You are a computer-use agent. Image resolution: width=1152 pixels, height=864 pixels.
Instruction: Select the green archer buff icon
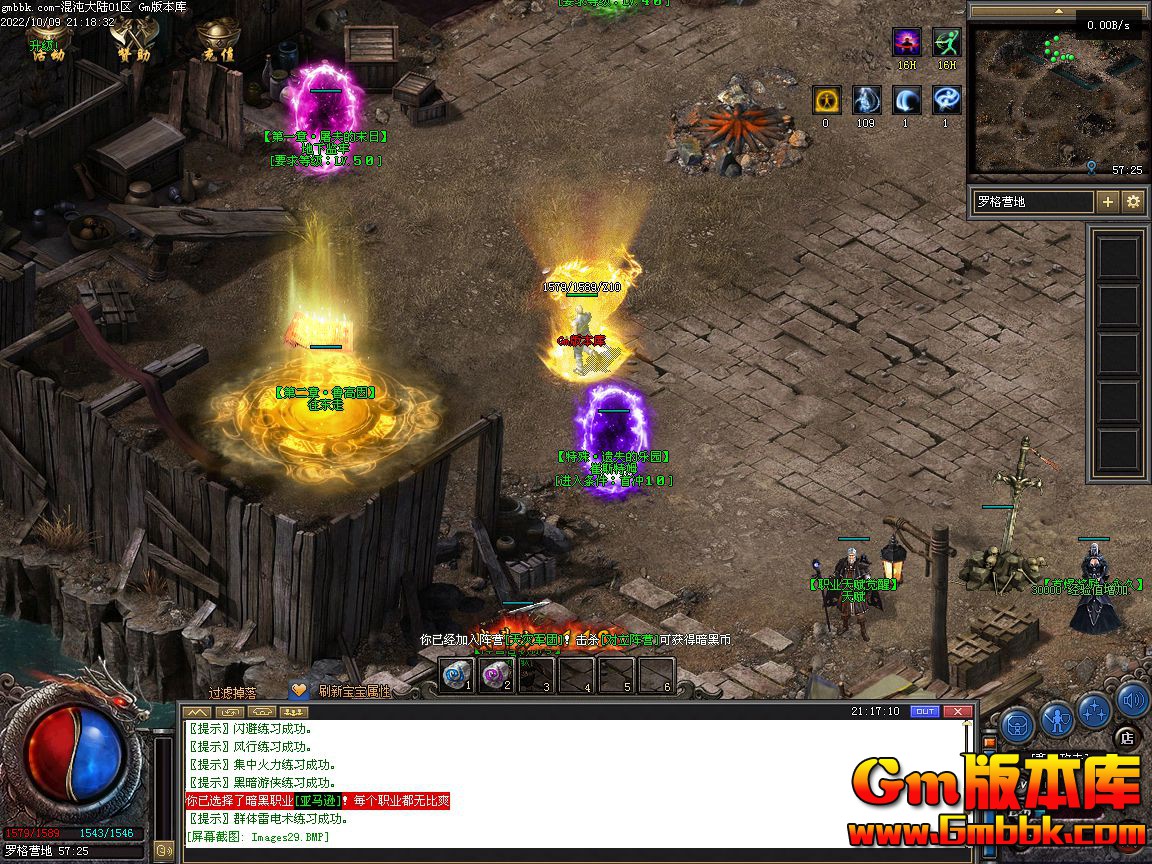click(x=946, y=43)
